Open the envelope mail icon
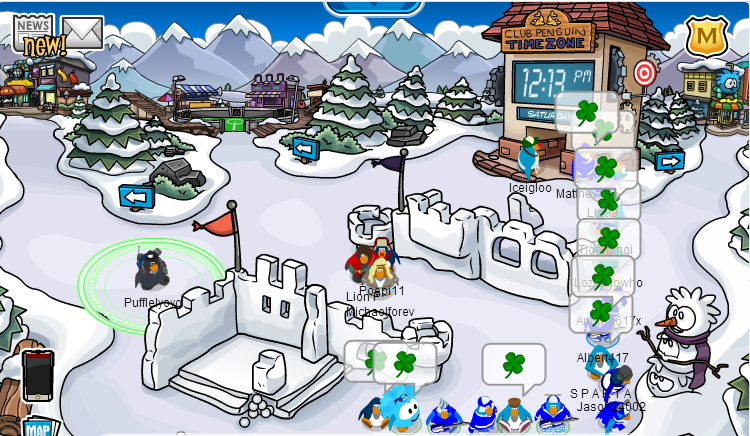The height and width of the screenshot is (436, 750). 82,33
